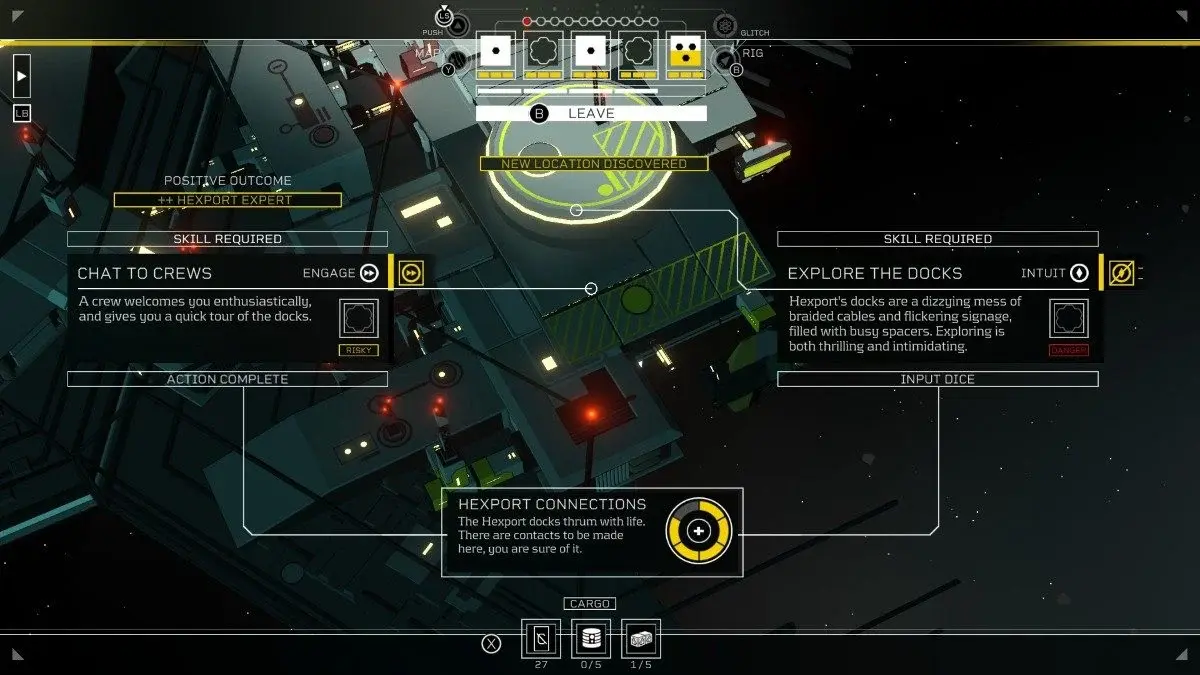The width and height of the screenshot is (1200, 675).
Task: Select the cryo chits cargo slot
Action: 541,639
